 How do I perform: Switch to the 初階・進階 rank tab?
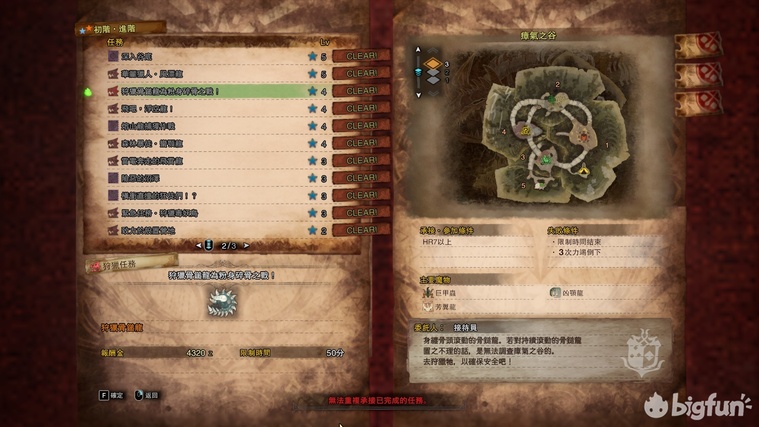[x=113, y=31]
